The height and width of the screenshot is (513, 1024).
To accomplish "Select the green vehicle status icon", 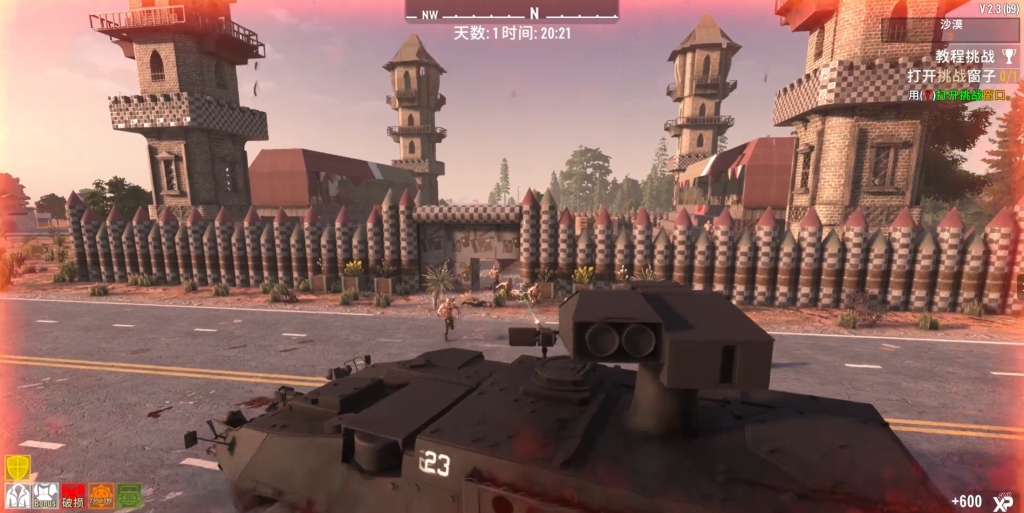I will click(x=129, y=495).
